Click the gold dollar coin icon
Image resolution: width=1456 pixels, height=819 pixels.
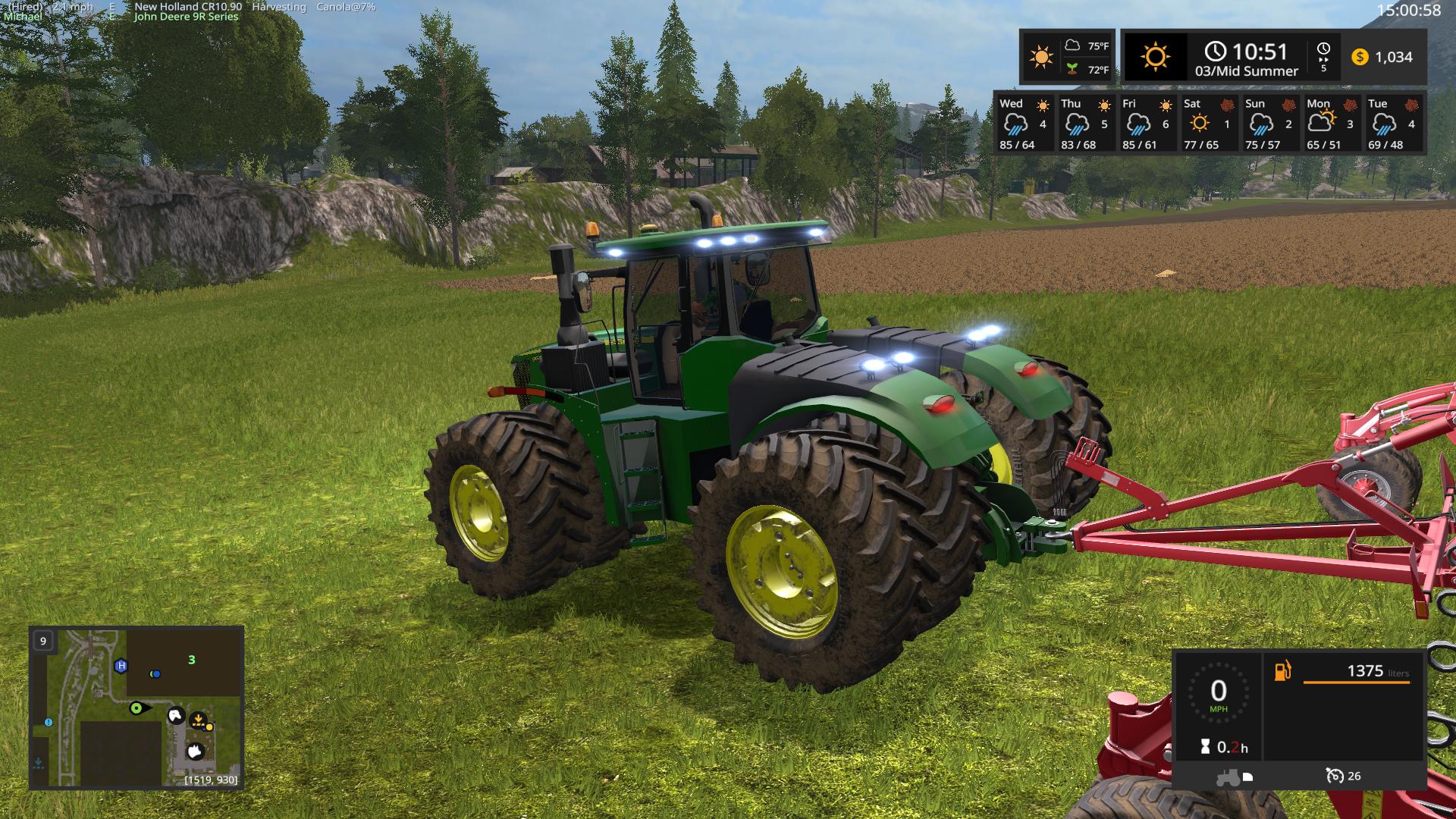[x=1360, y=57]
